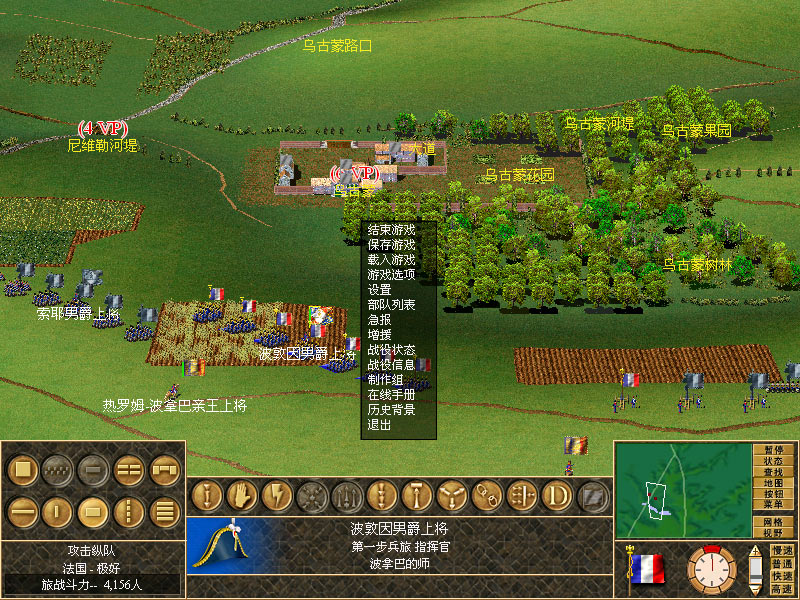Click the open hand halt command icon
The image size is (800, 600).
pyautogui.click(x=242, y=496)
